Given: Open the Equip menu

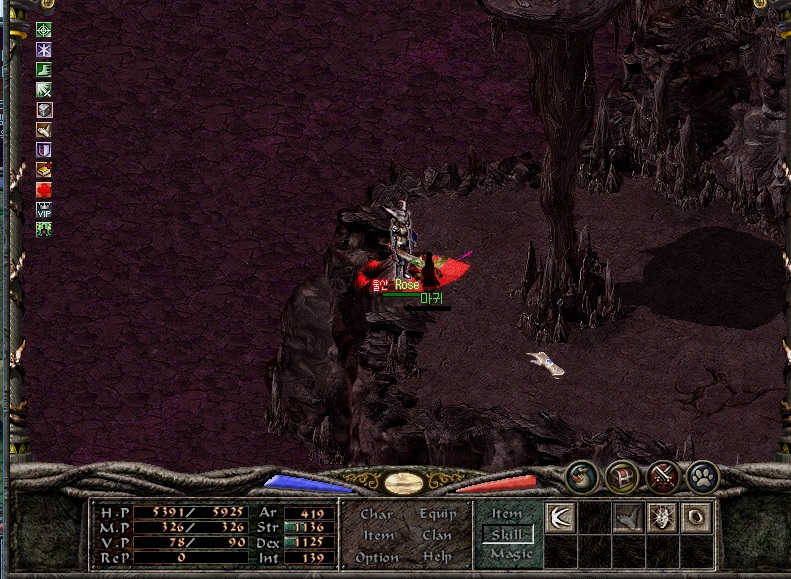Looking at the screenshot, I should [437, 514].
